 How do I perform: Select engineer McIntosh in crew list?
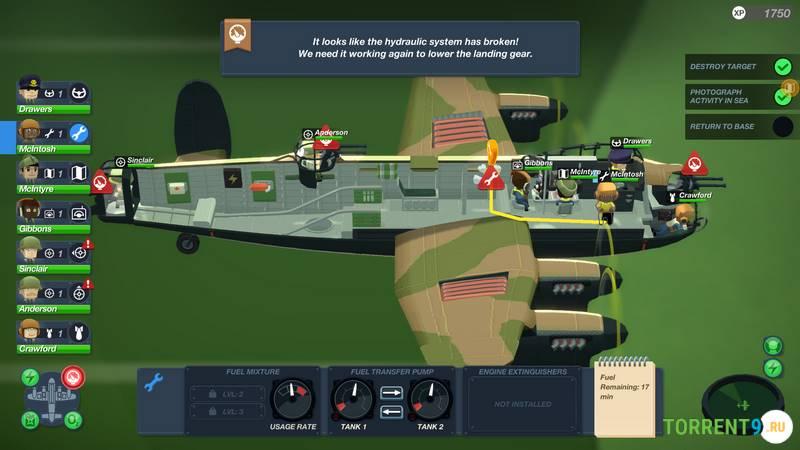[32, 132]
